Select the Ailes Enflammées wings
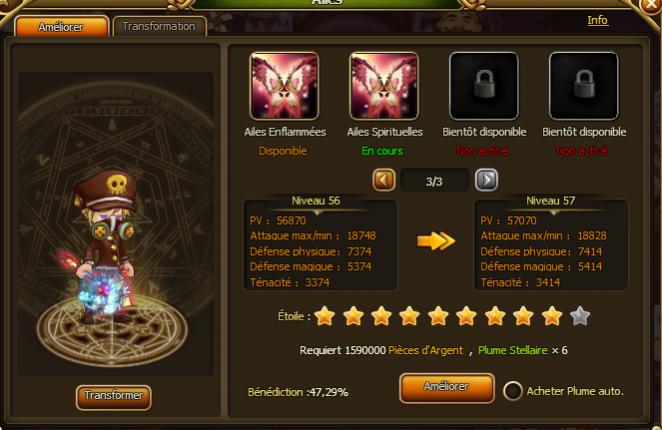The height and width of the screenshot is (430, 662). click(x=284, y=86)
